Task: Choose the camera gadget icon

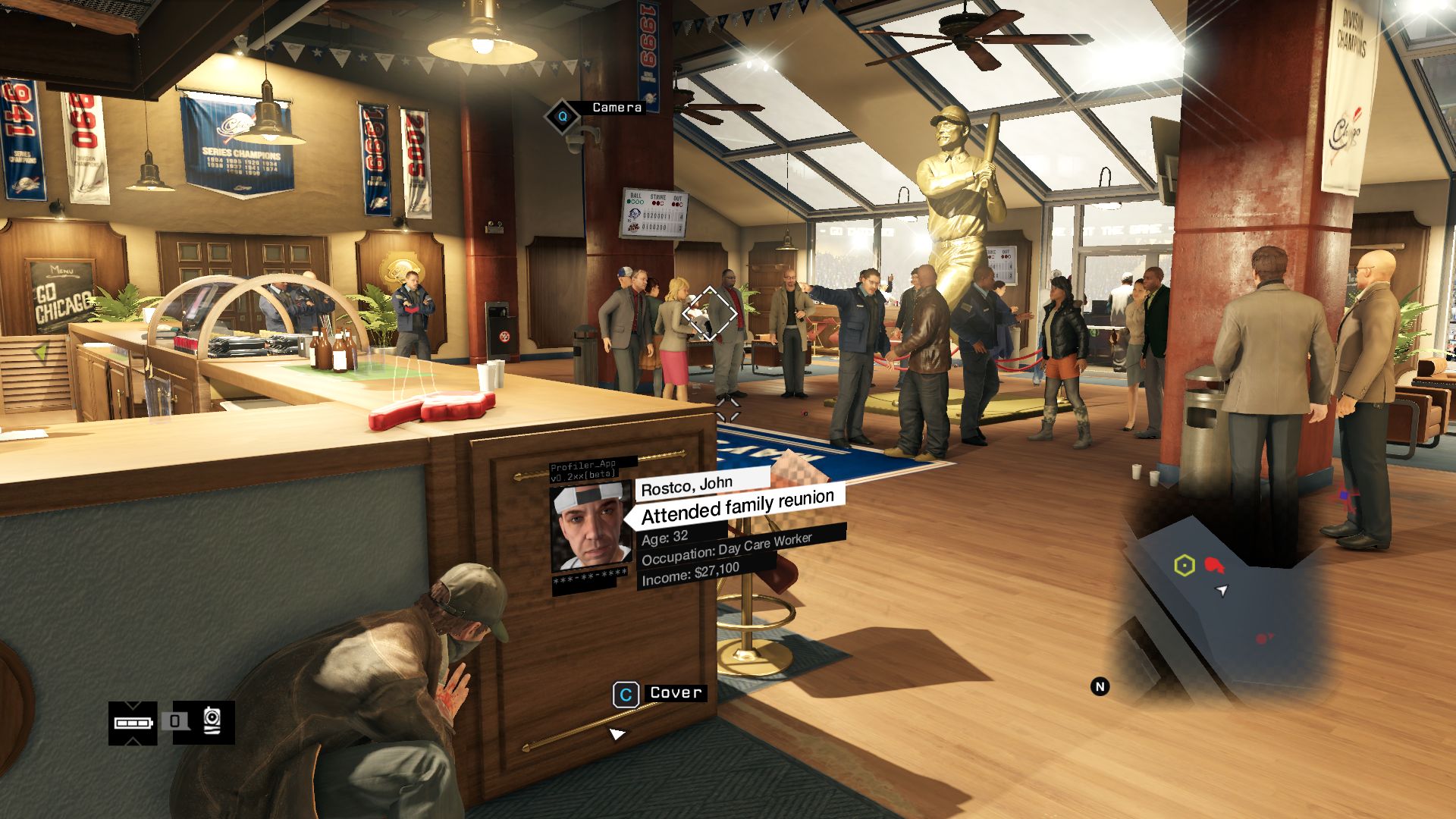Action: 212,720
